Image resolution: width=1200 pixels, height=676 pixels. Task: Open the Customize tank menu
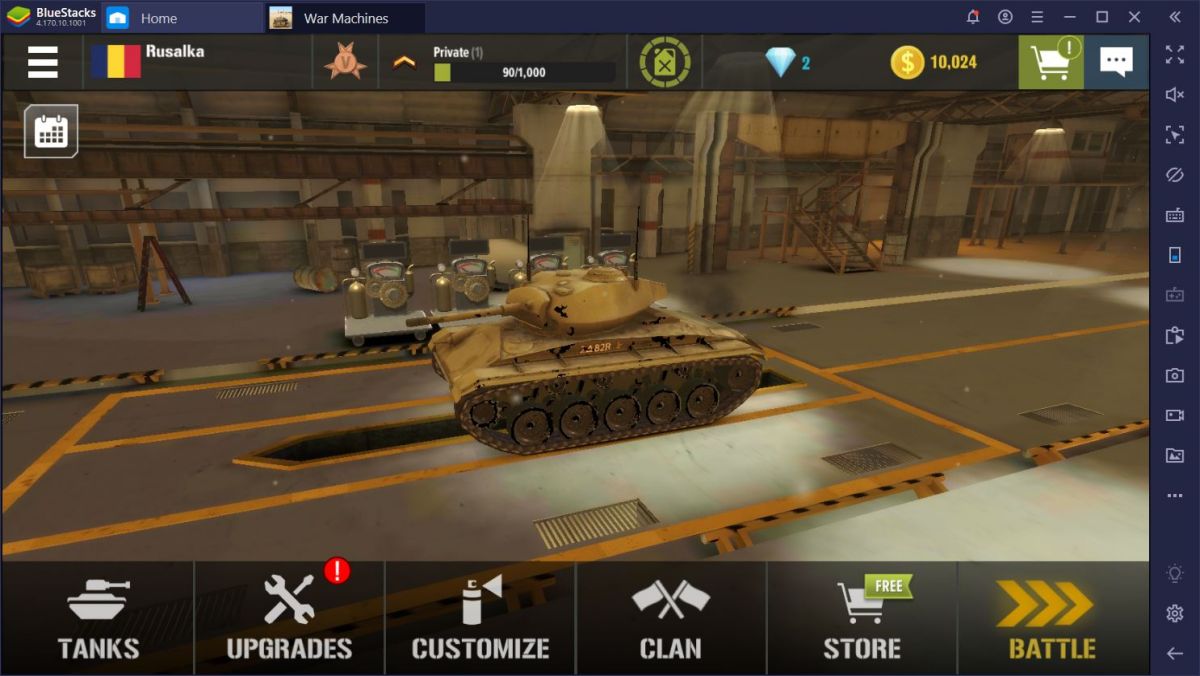[480, 618]
